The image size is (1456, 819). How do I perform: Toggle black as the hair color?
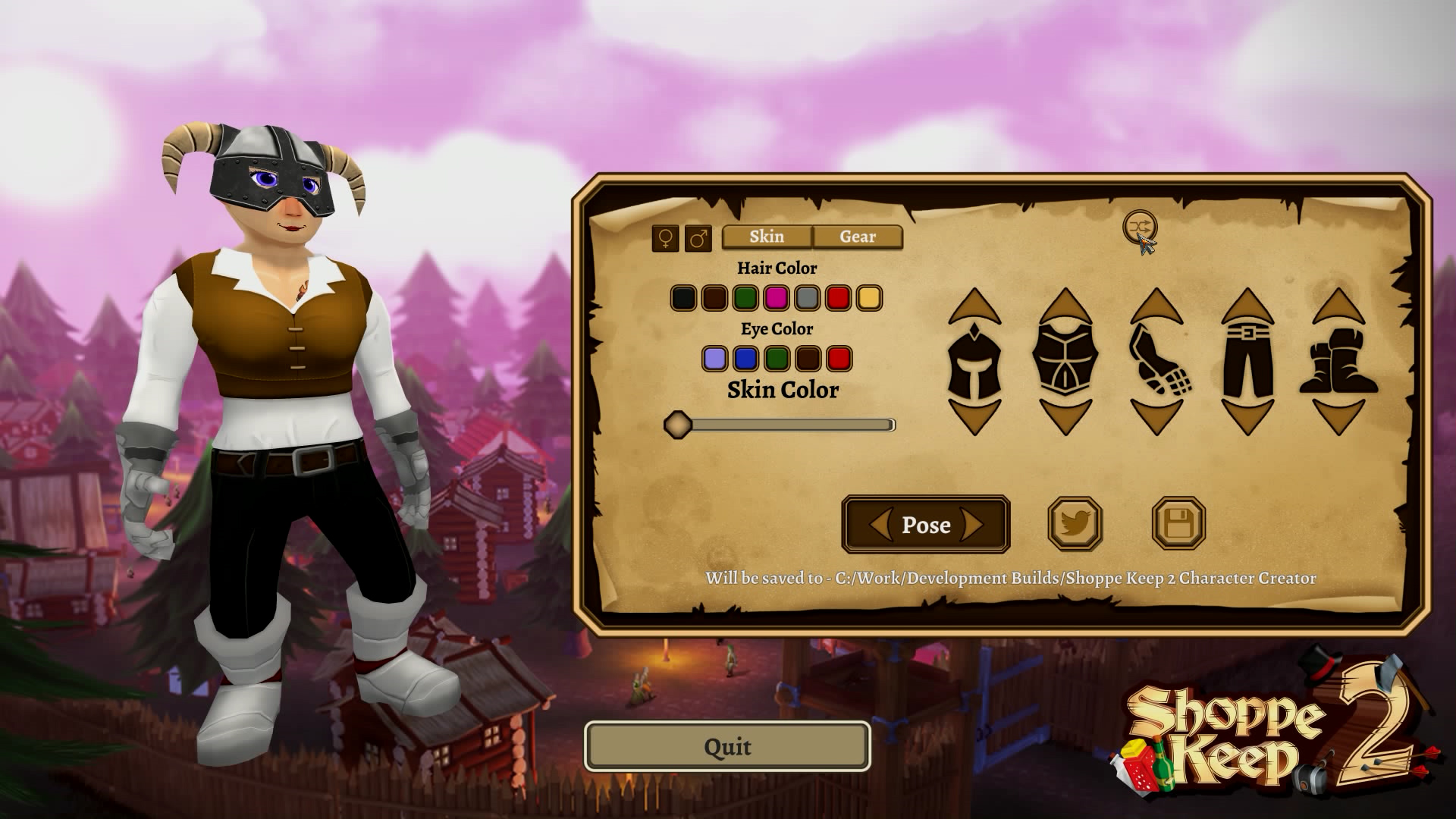click(x=682, y=296)
